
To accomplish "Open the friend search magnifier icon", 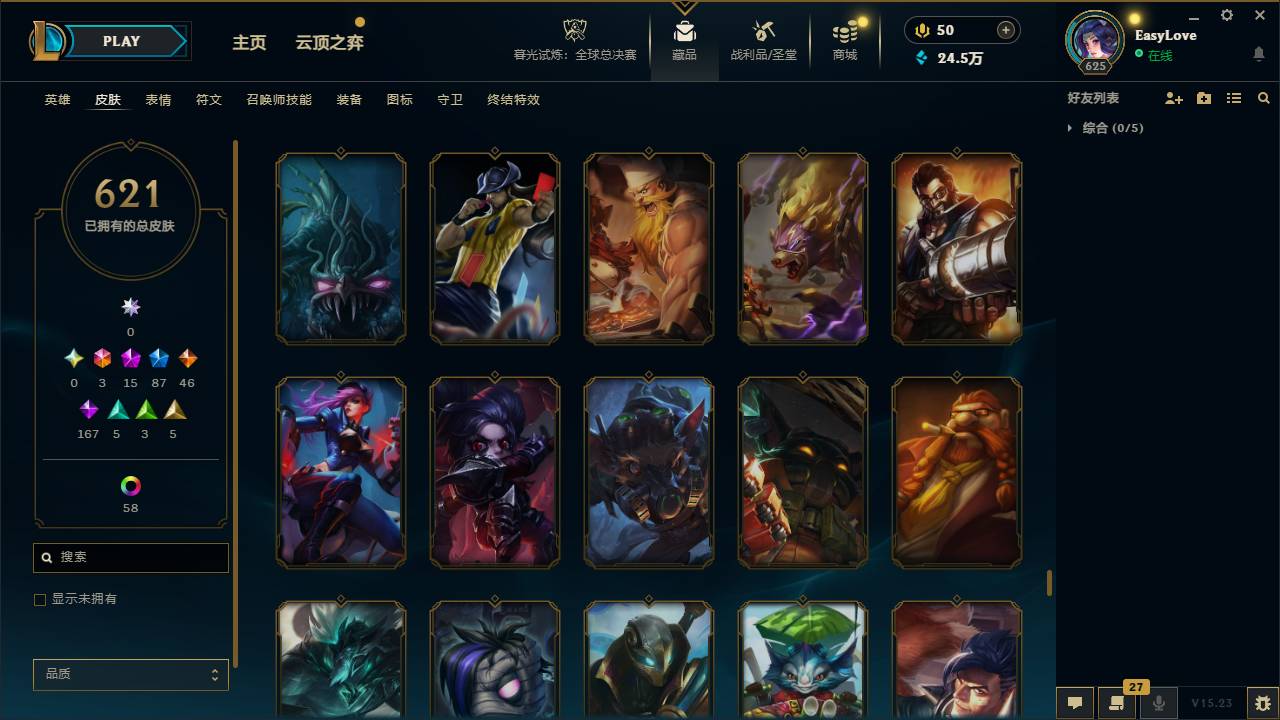I will (1264, 97).
